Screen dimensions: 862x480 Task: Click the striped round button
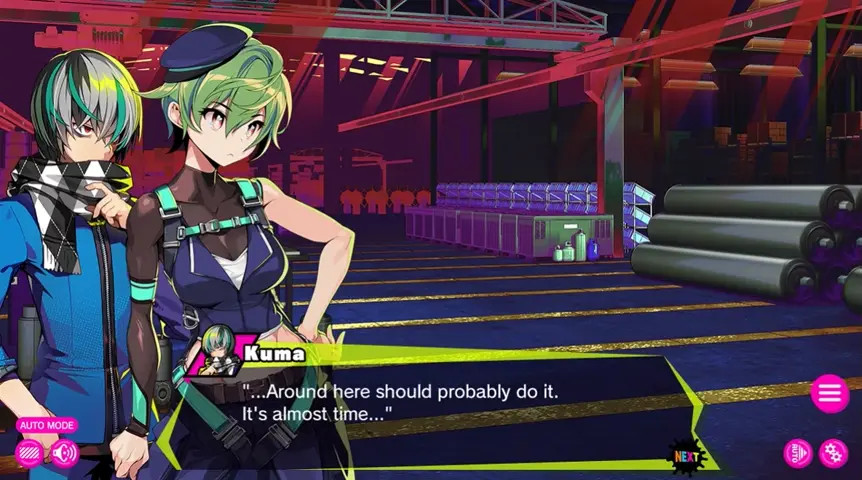[30, 453]
